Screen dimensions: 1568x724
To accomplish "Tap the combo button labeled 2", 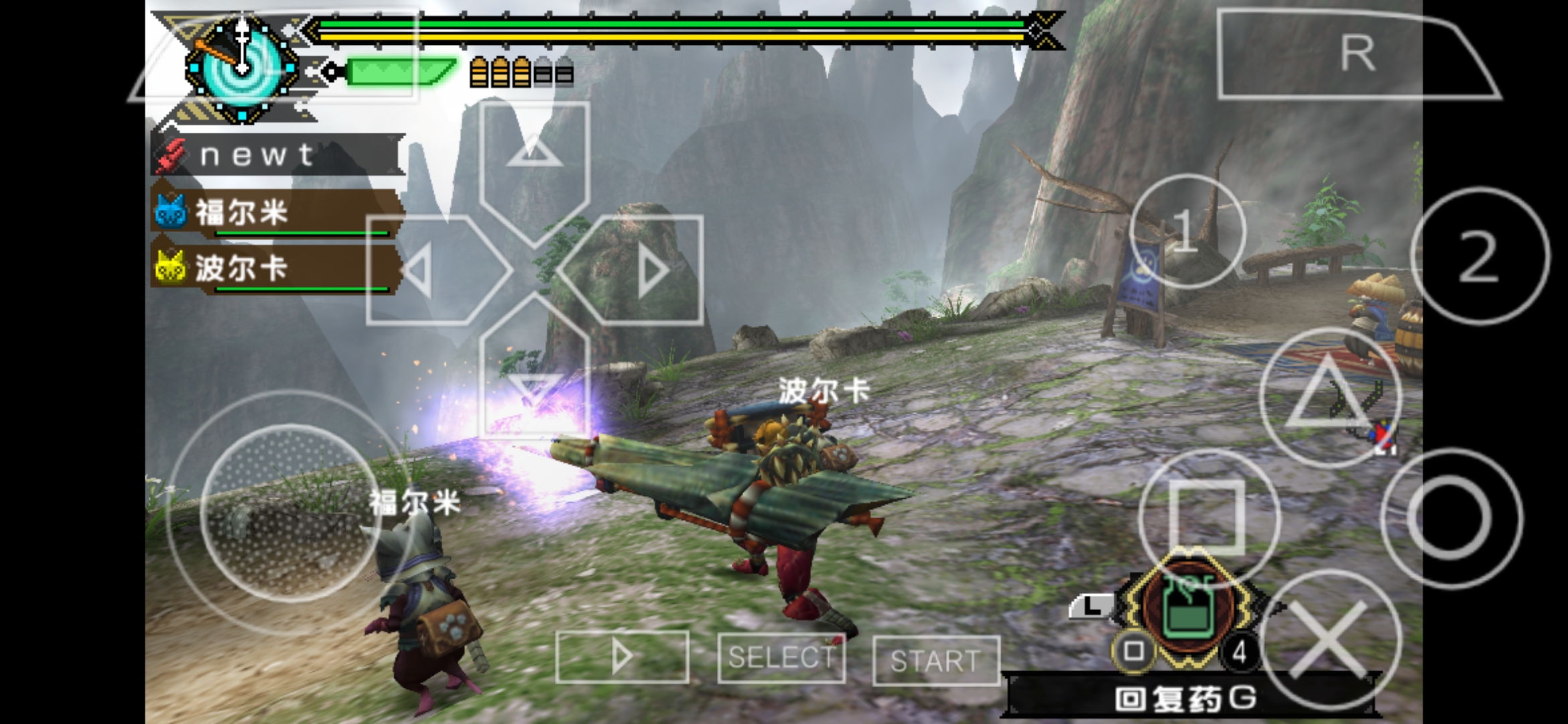I will click(x=1480, y=256).
